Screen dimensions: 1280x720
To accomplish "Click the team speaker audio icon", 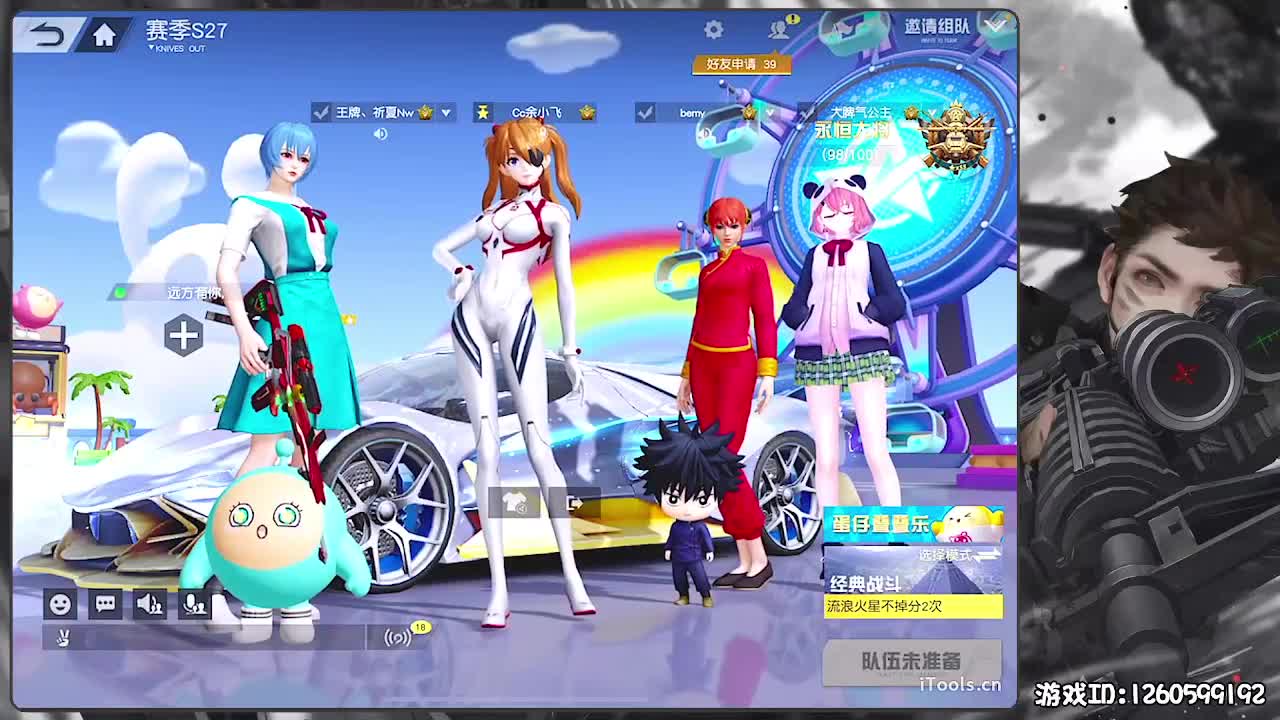I will (150, 602).
